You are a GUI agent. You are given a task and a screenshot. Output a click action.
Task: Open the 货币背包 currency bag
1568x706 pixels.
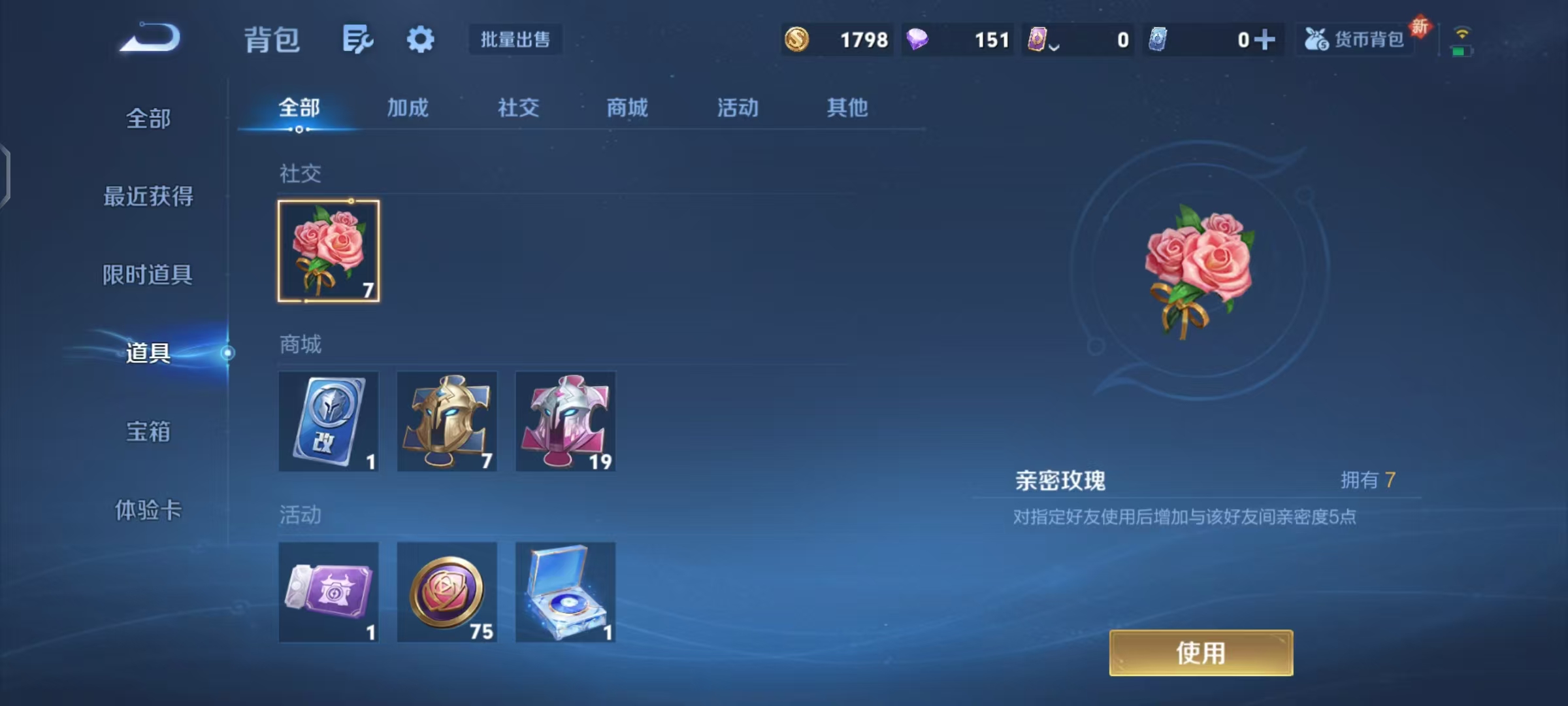[1354, 40]
